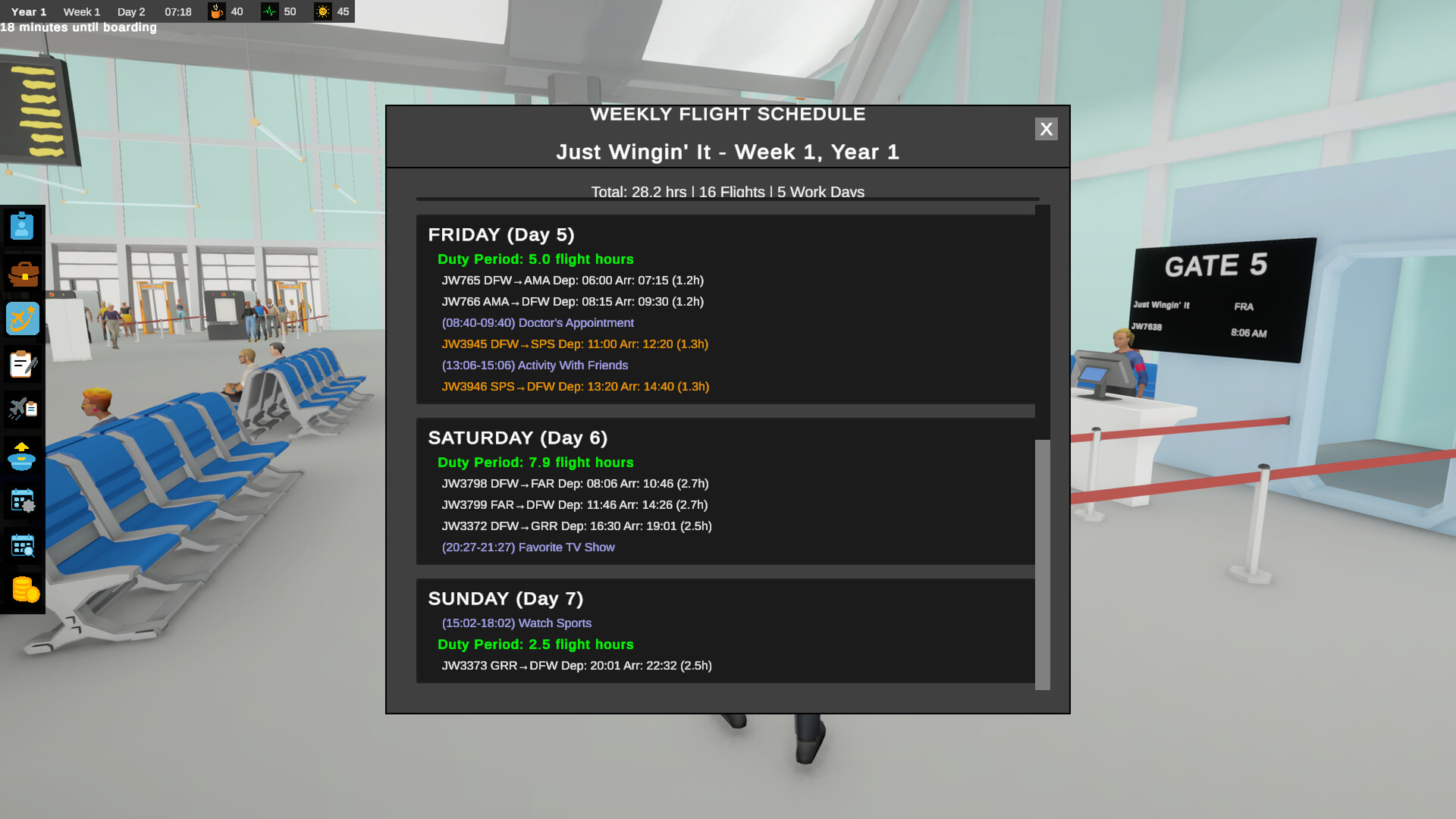1456x819 pixels.
Task: Open the flight assignments checklist icon
Action: [22, 409]
